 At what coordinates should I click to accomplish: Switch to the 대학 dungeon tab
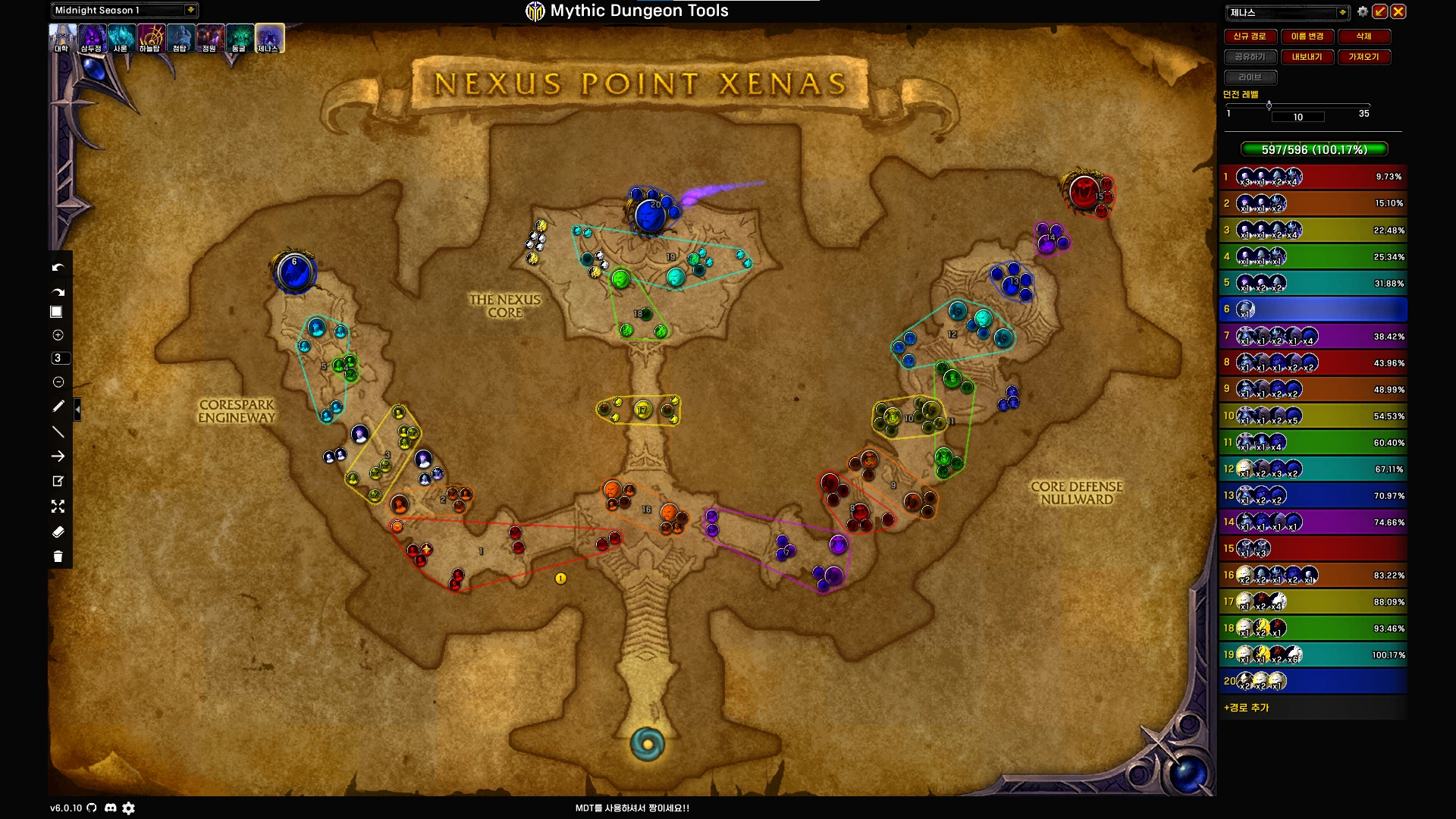[62, 38]
